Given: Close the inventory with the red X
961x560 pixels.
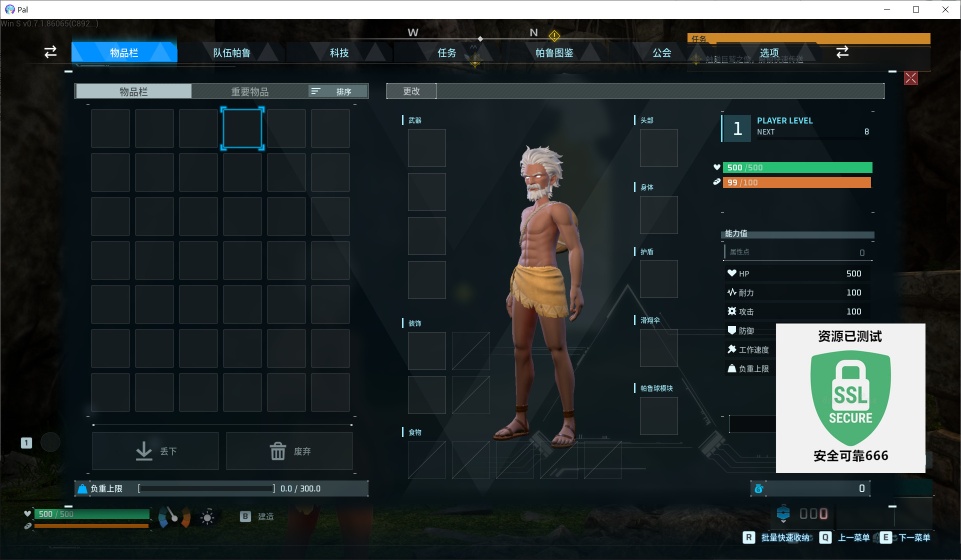Looking at the screenshot, I should (x=911, y=78).
